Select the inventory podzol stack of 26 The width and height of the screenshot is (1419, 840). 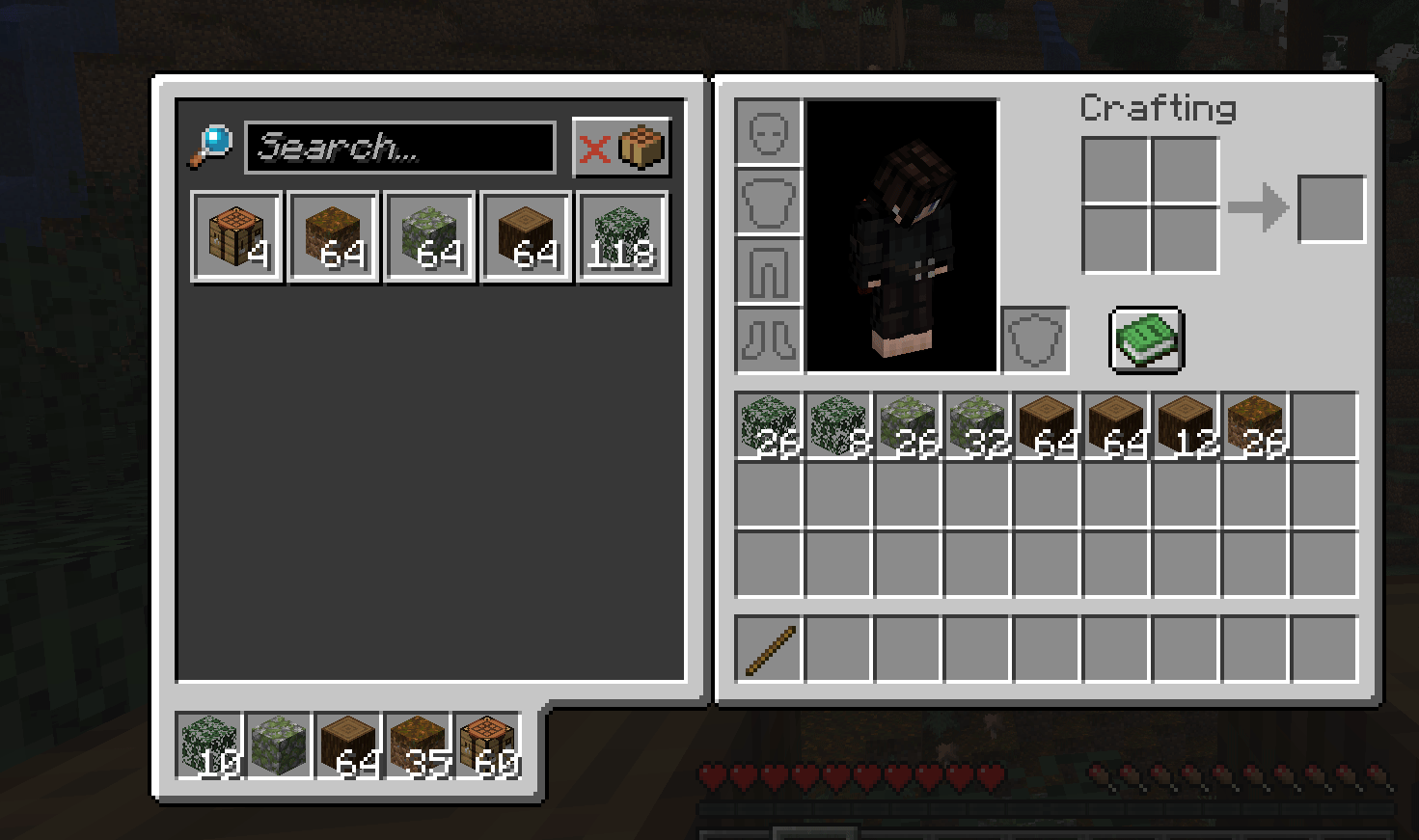point(1255,425)
